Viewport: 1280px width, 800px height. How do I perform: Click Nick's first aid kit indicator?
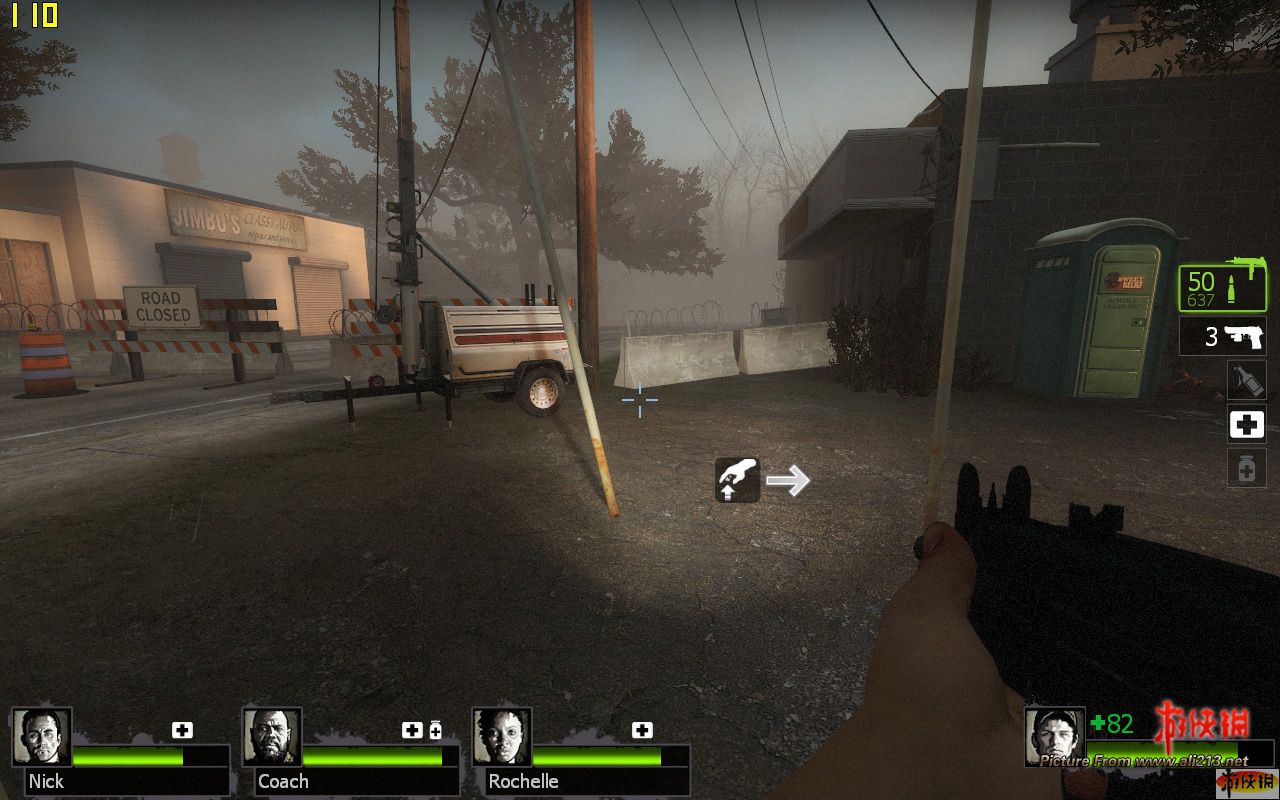(x=182, y=730)
